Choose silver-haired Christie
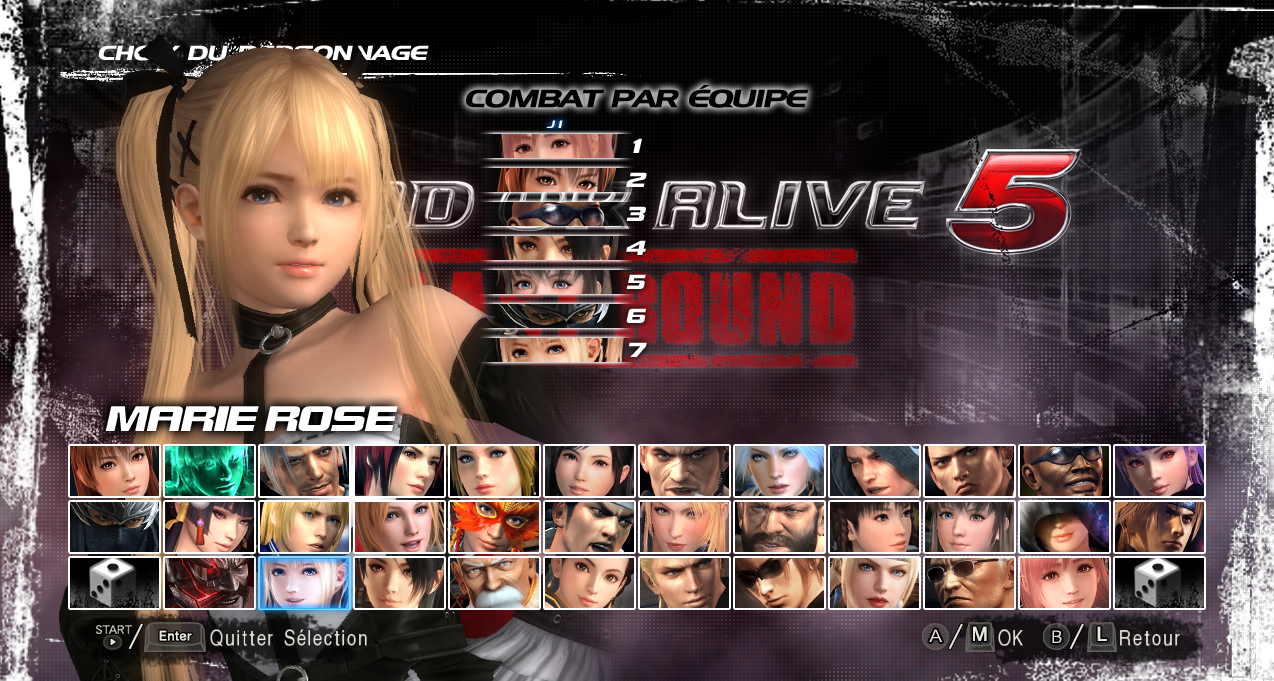This screenshot has width=1274, height=681. [779, 471]
